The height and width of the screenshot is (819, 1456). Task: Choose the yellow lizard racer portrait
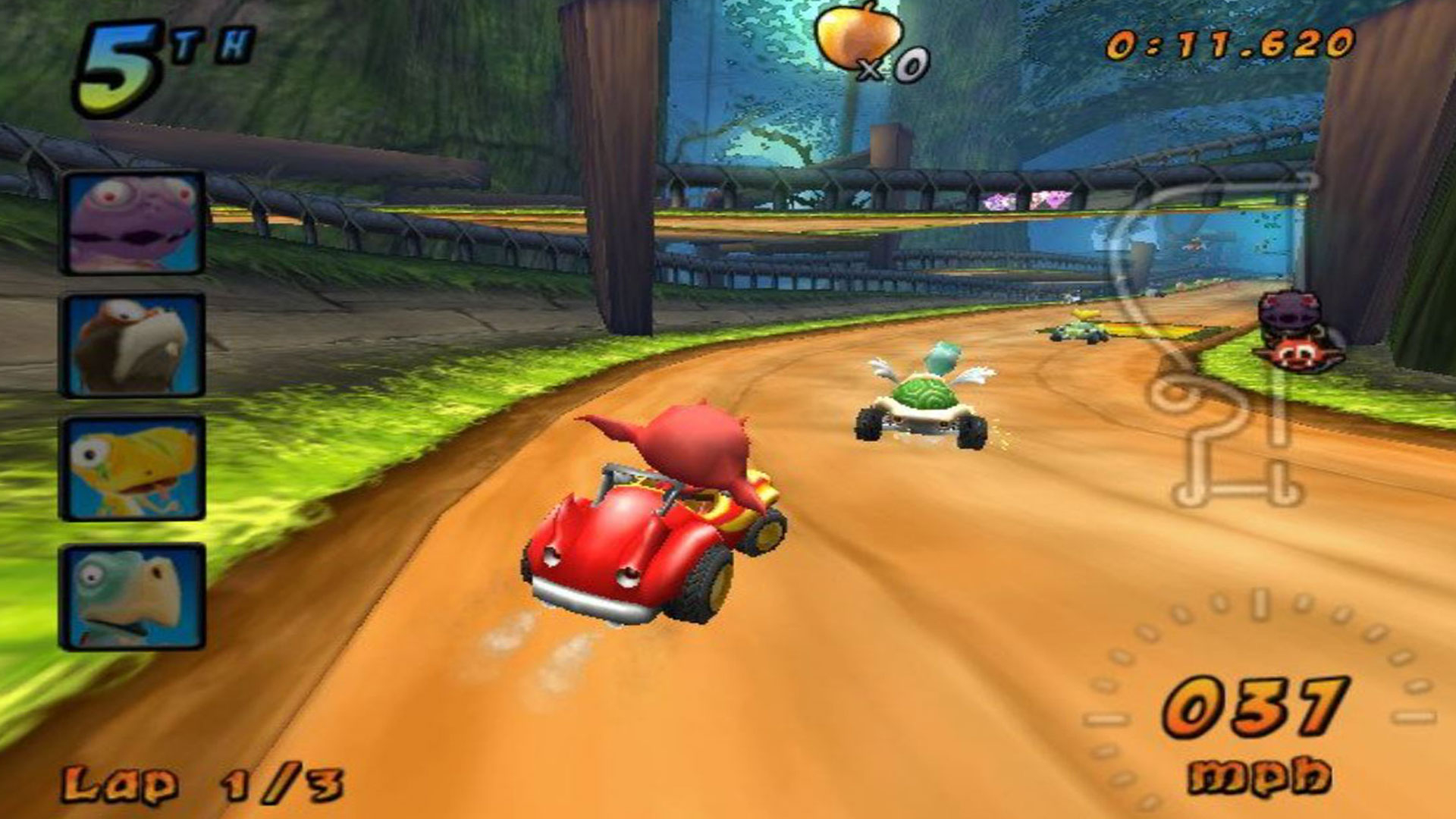(133, 468)
